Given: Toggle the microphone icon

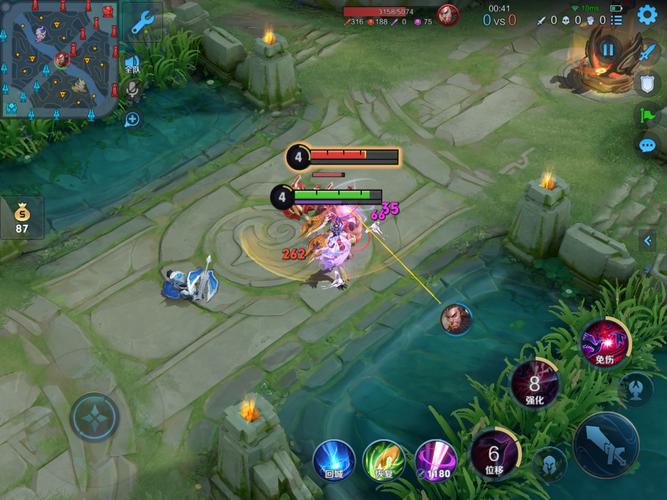Looking at the screenshot, I should pyautogui.click(x=131, y=91).
